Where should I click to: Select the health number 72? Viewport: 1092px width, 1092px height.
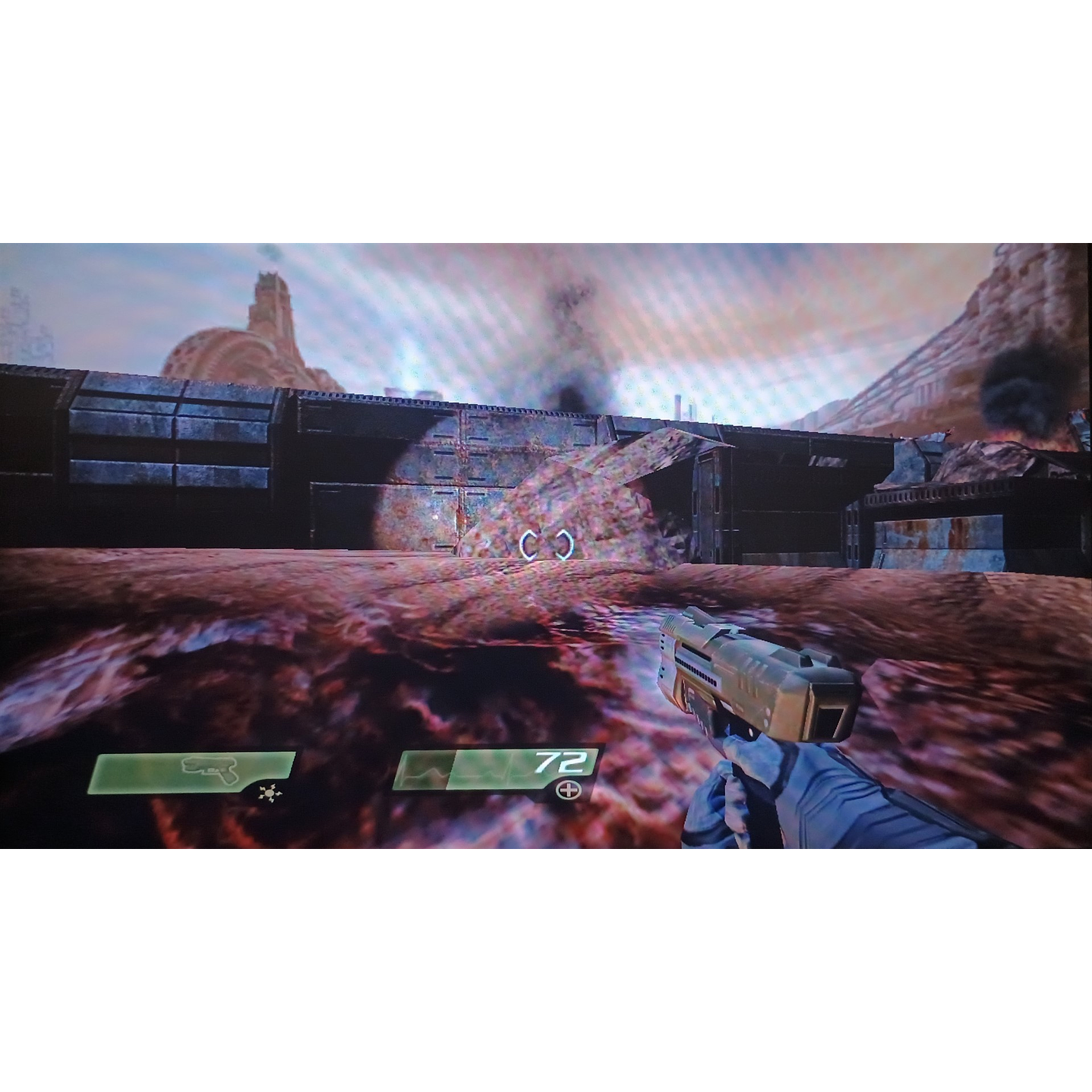[x=560, y=763]
